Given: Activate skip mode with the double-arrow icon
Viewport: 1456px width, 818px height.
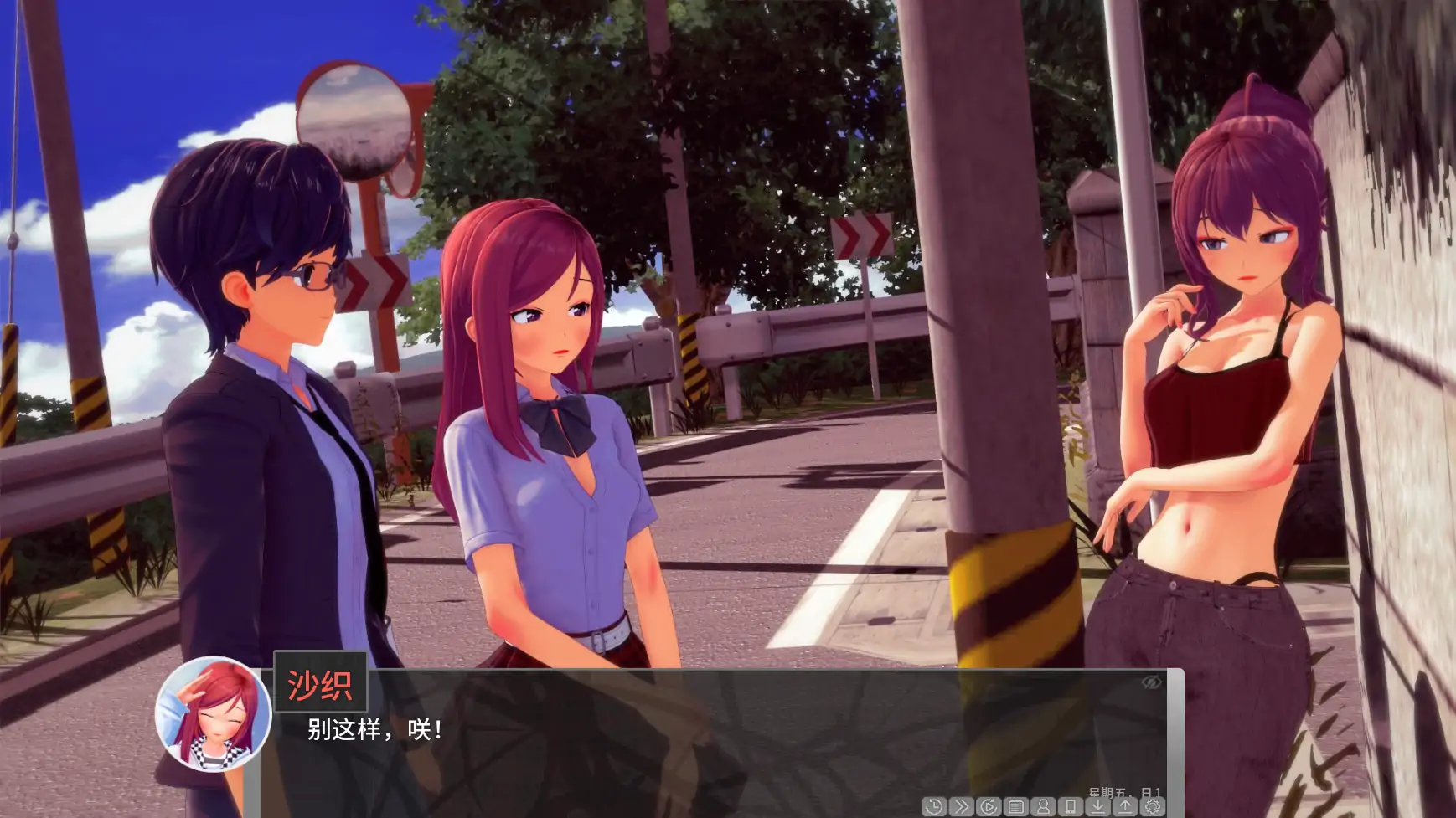Looking at the screenshot, I should 962,806.
